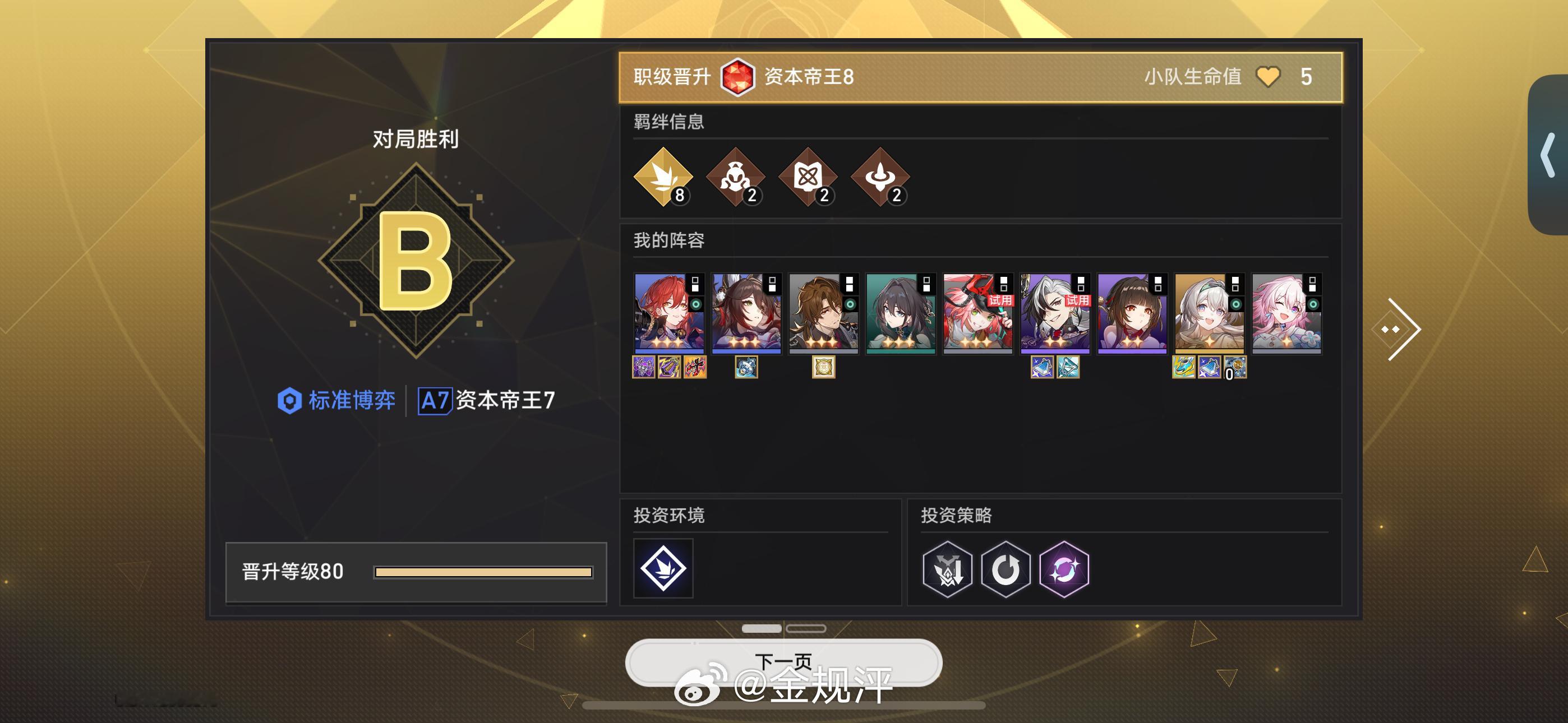The image size is (1568, 723).
Task: Click the second bond icon marked with 2
Action: pyautogui.click(x=736, y=179)
